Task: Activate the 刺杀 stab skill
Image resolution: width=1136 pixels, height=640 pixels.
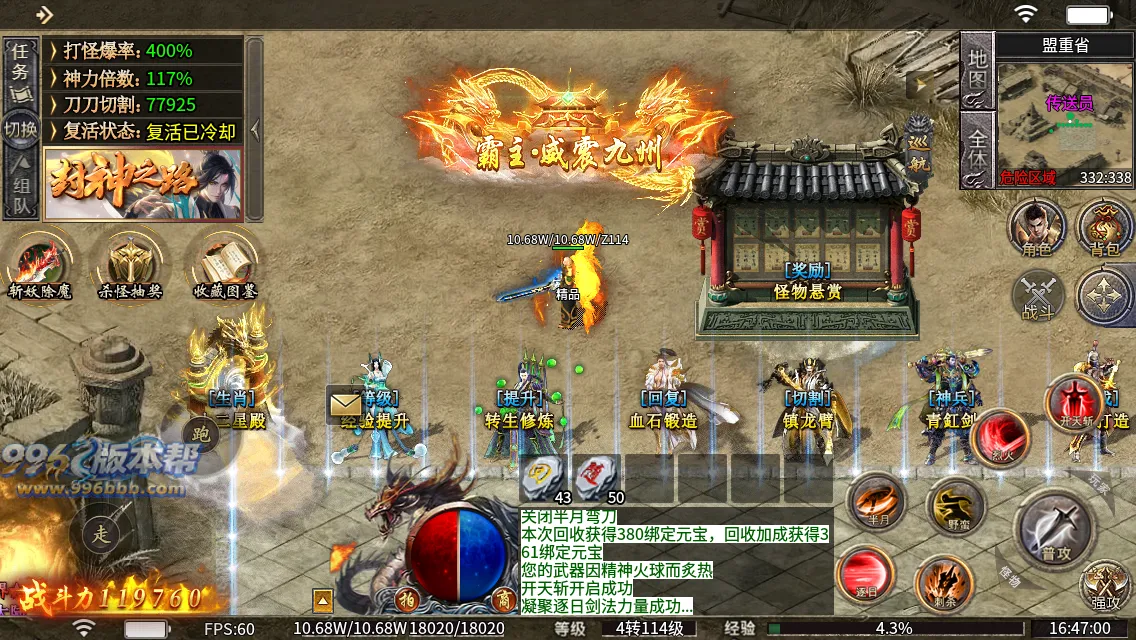Action: pyautogui.click(x=944, y=583)
